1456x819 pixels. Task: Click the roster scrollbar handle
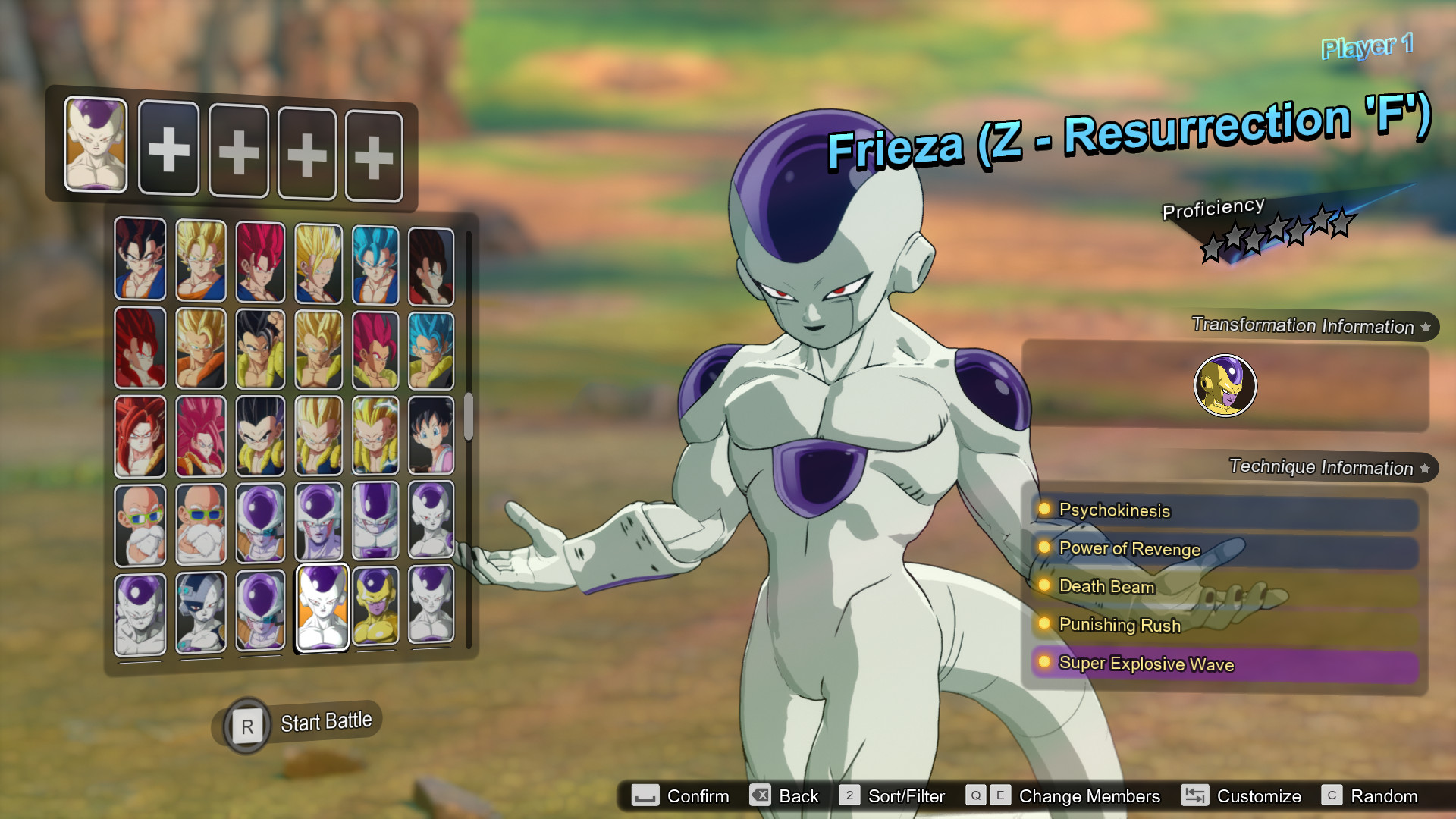[x=469, y=416]
